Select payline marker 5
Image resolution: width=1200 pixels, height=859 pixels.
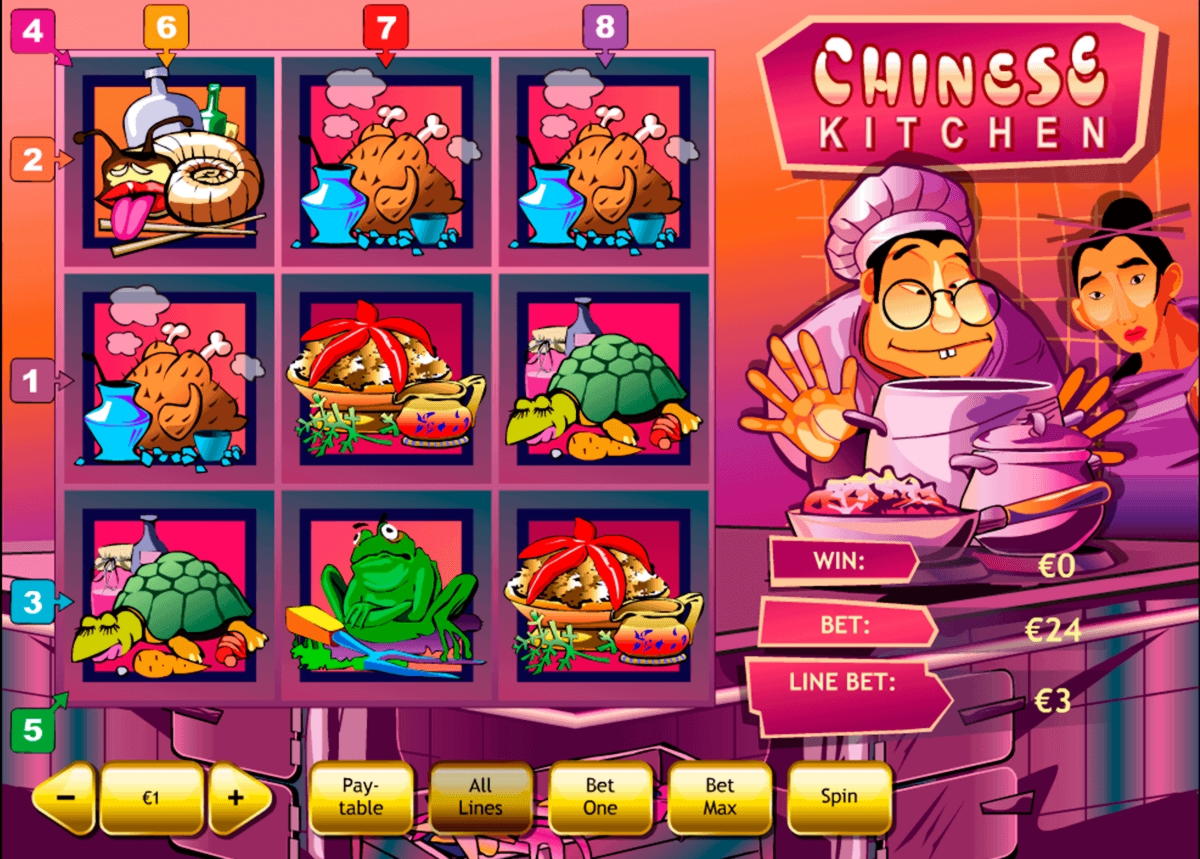tap(33, 730)
